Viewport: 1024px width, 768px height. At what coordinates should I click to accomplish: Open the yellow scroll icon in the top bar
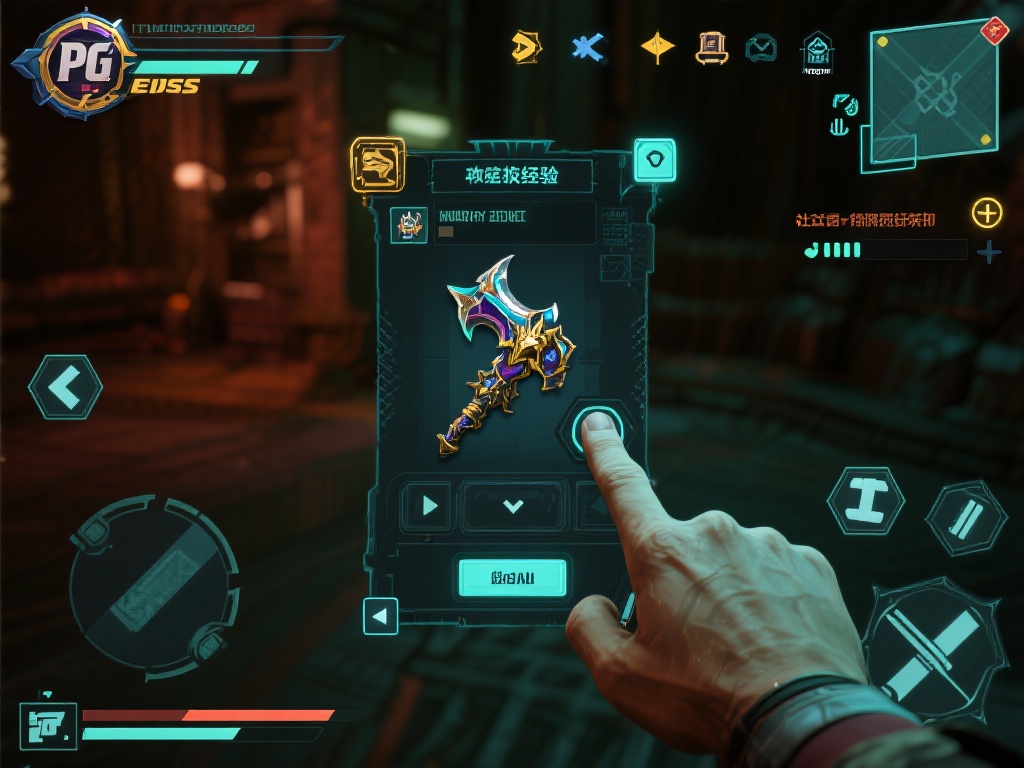pyautogui.click(x=711, y=46)
